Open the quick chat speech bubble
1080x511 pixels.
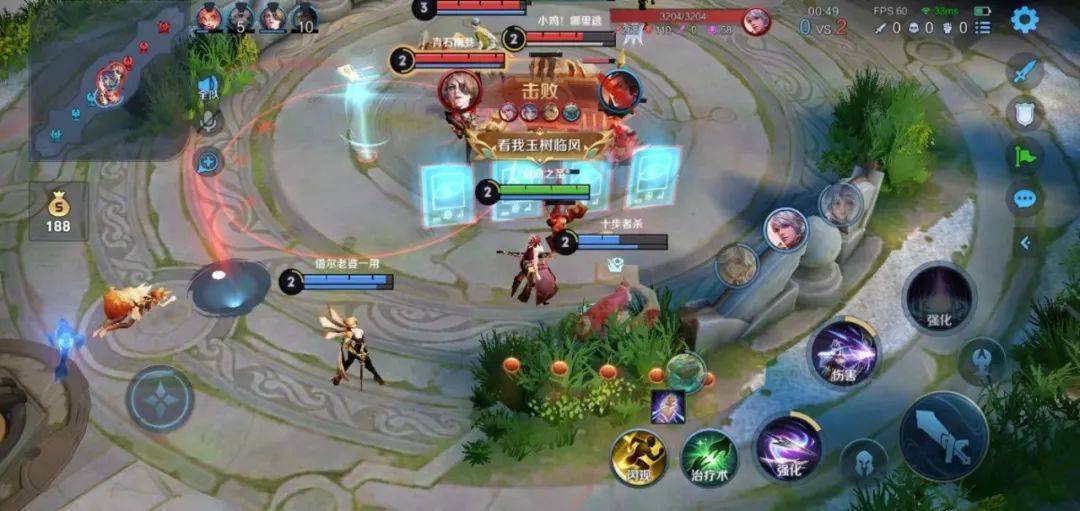pyautogui.click(x=1024, y=198)
